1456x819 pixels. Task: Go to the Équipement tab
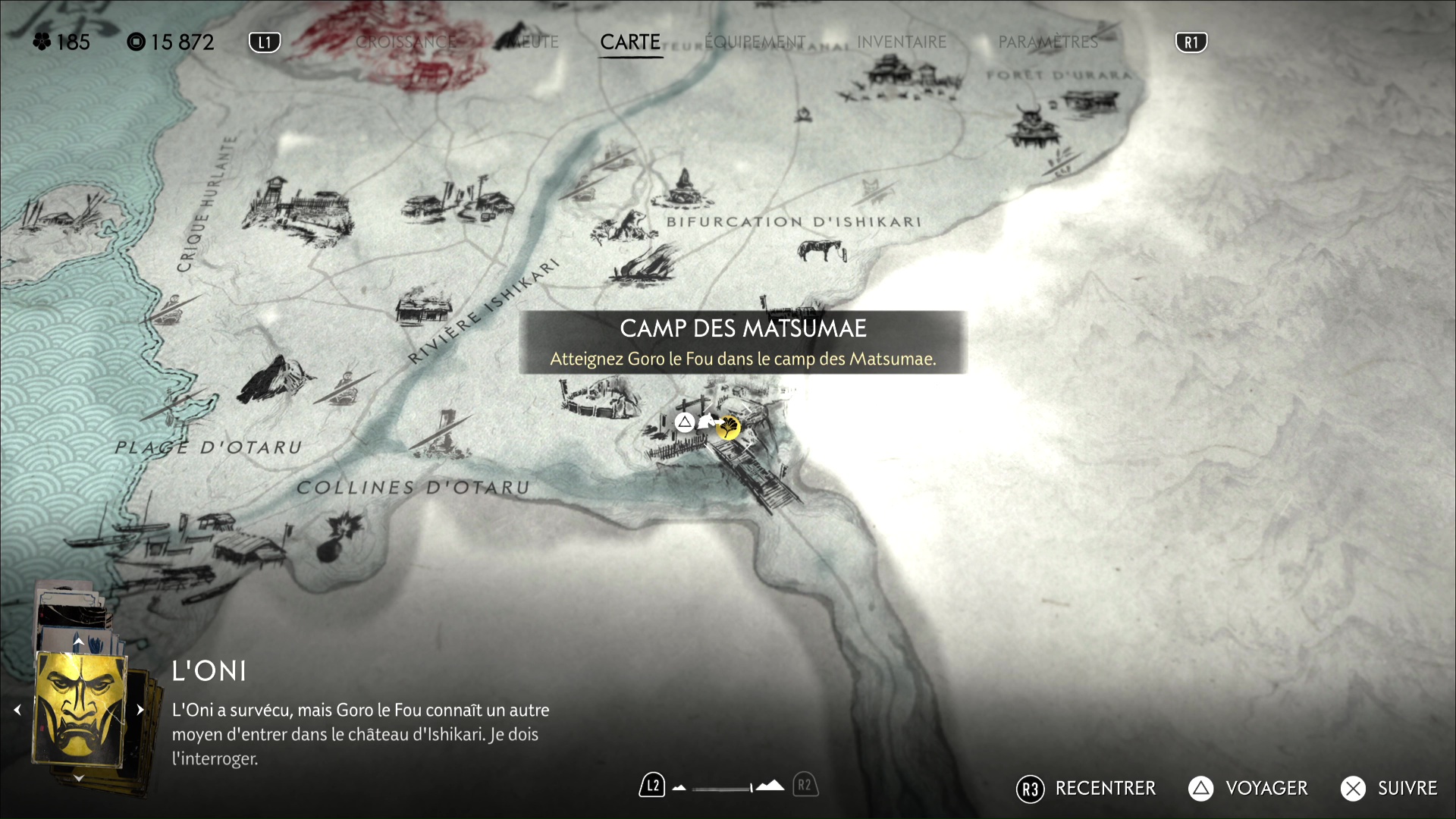point(755,42)
